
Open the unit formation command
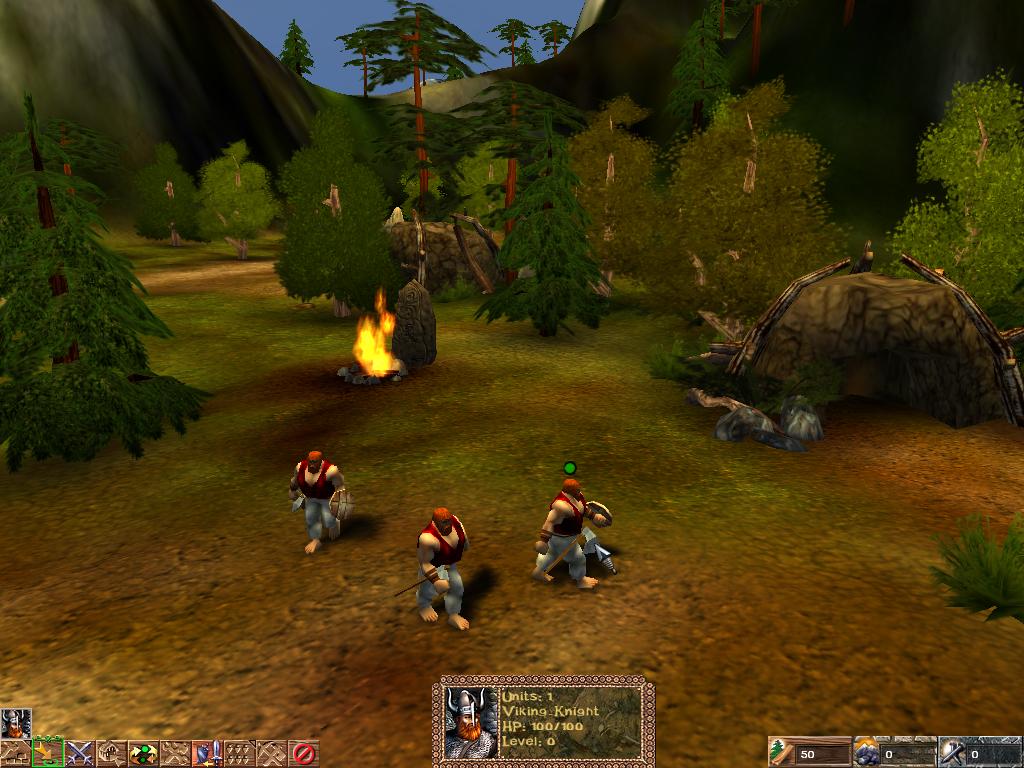coord(239,753)
